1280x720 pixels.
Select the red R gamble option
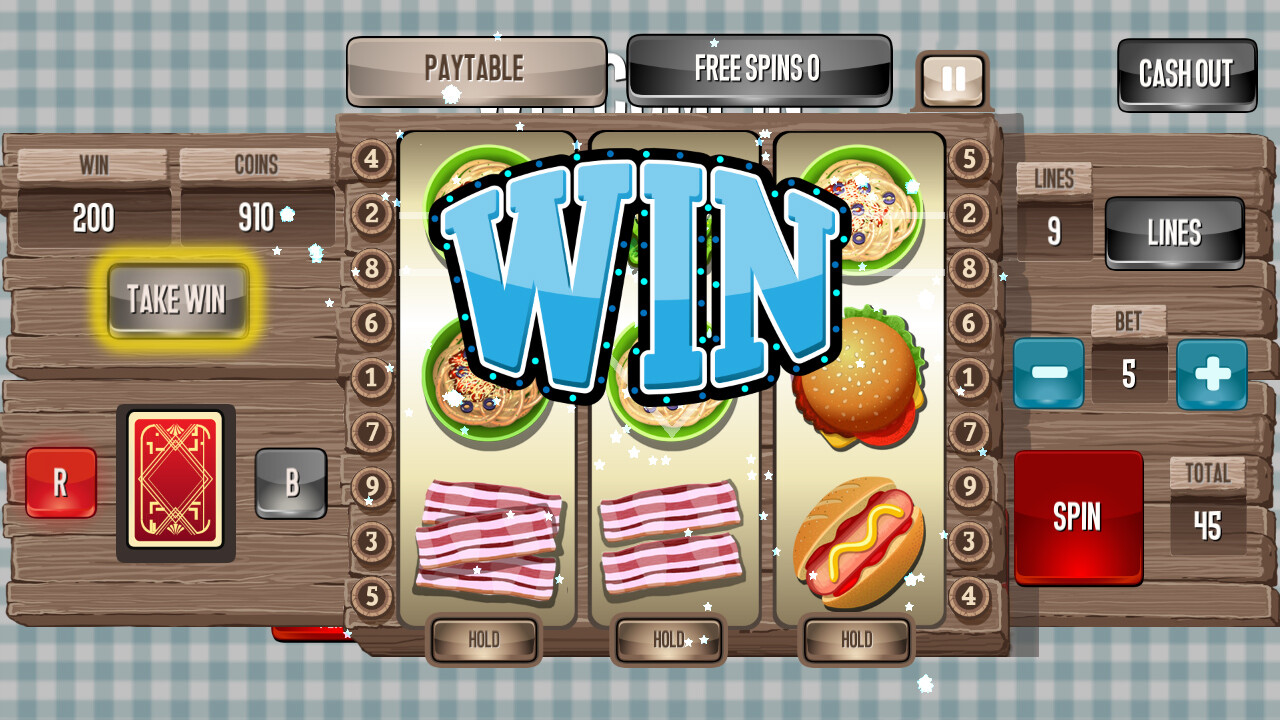click(x=59, y=483)
